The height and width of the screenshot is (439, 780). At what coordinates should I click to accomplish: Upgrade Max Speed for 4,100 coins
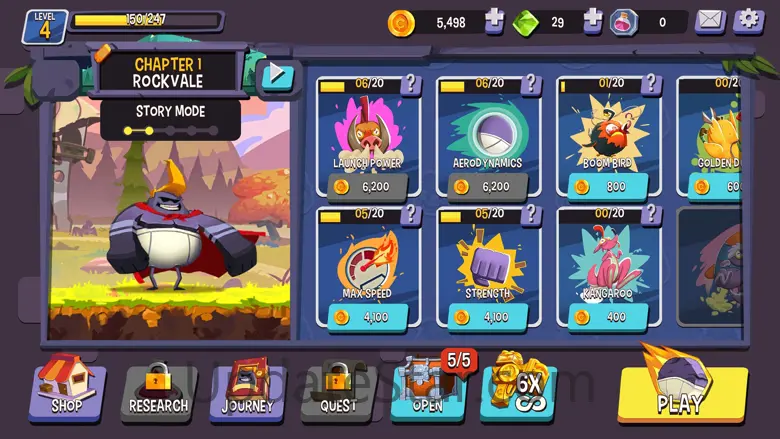point(368,317)
